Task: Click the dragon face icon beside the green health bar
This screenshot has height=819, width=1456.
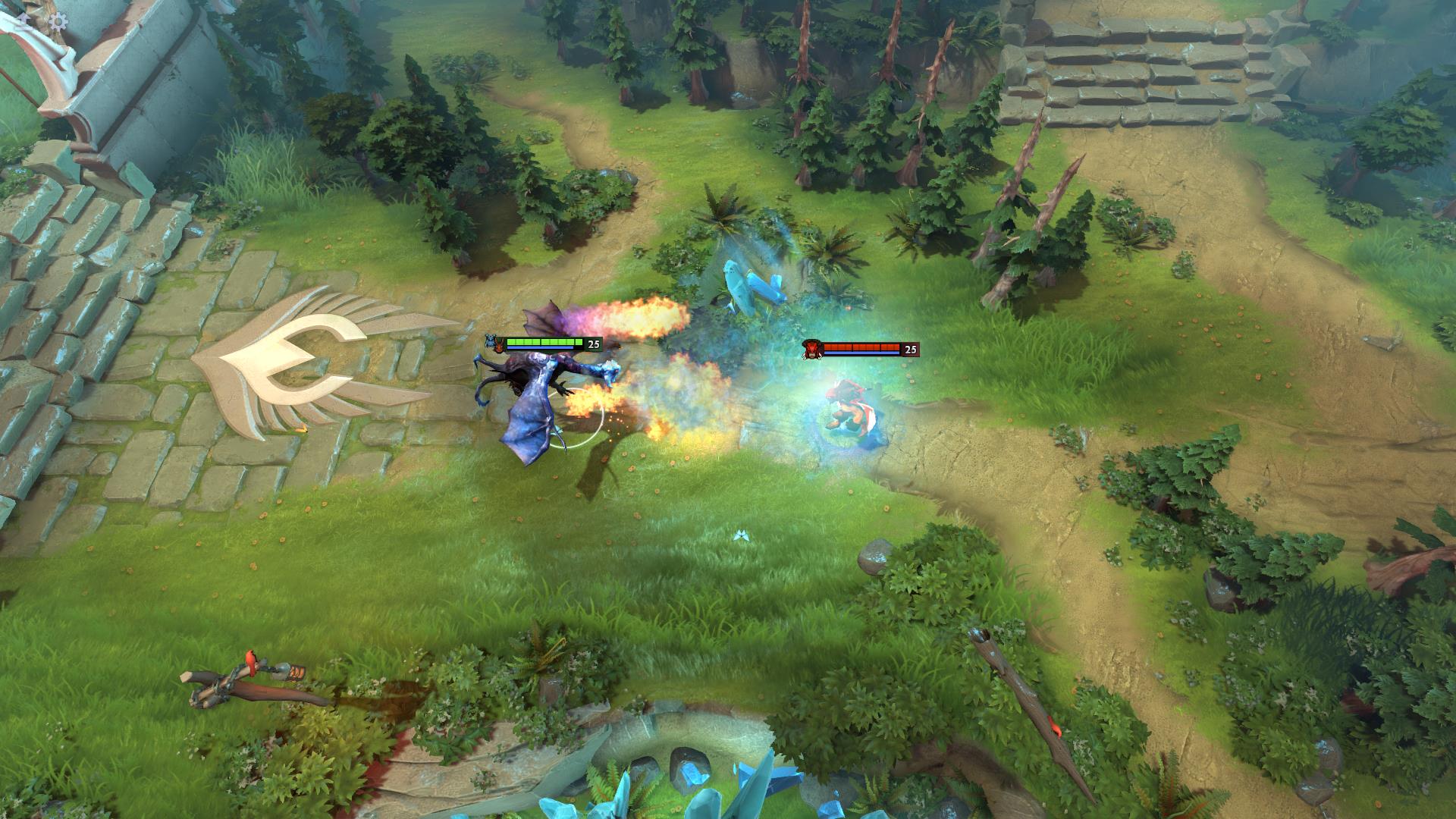Action: (x=500, y=344)
